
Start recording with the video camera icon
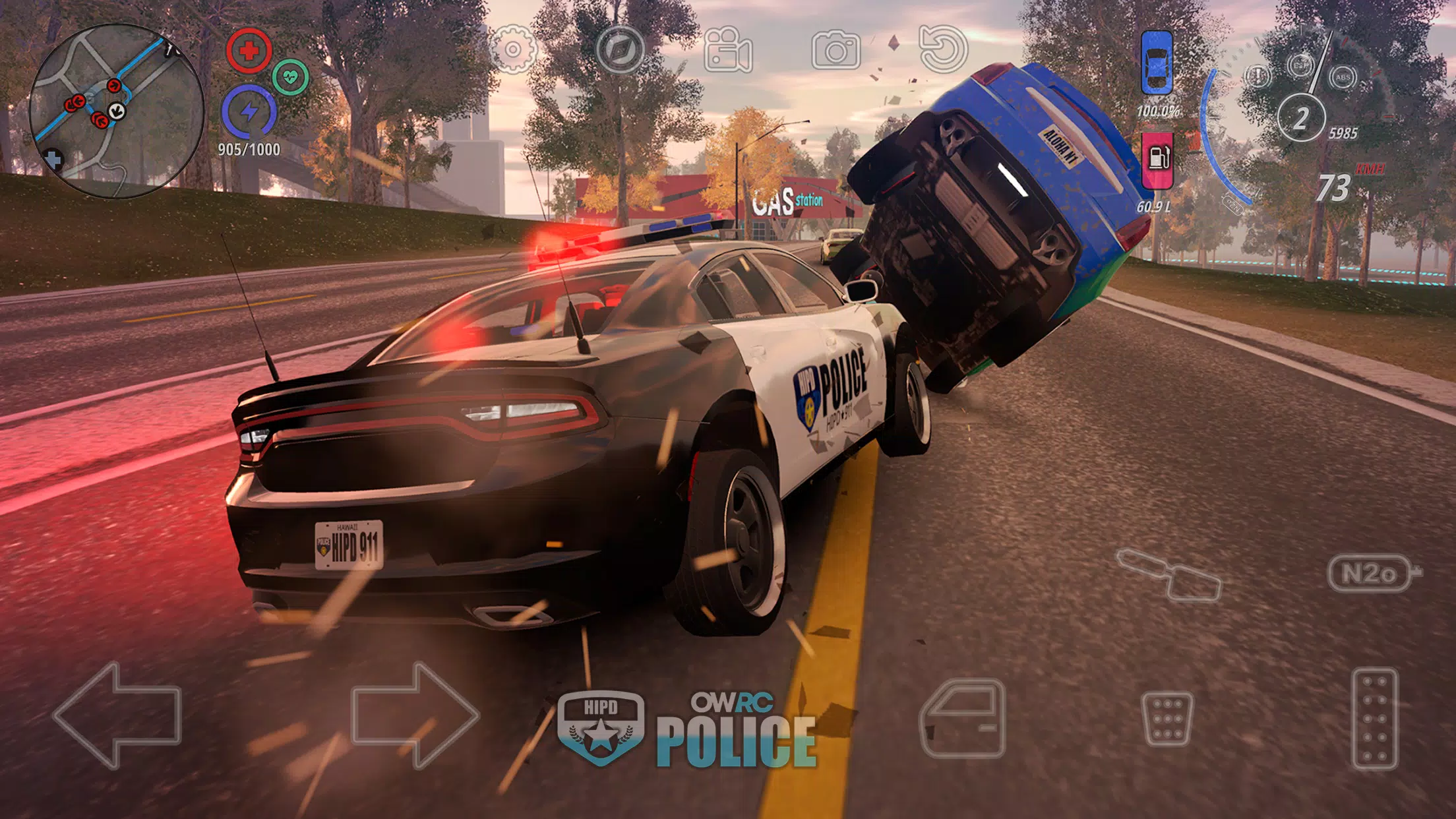pyautogui.click(x=727, y=47)
